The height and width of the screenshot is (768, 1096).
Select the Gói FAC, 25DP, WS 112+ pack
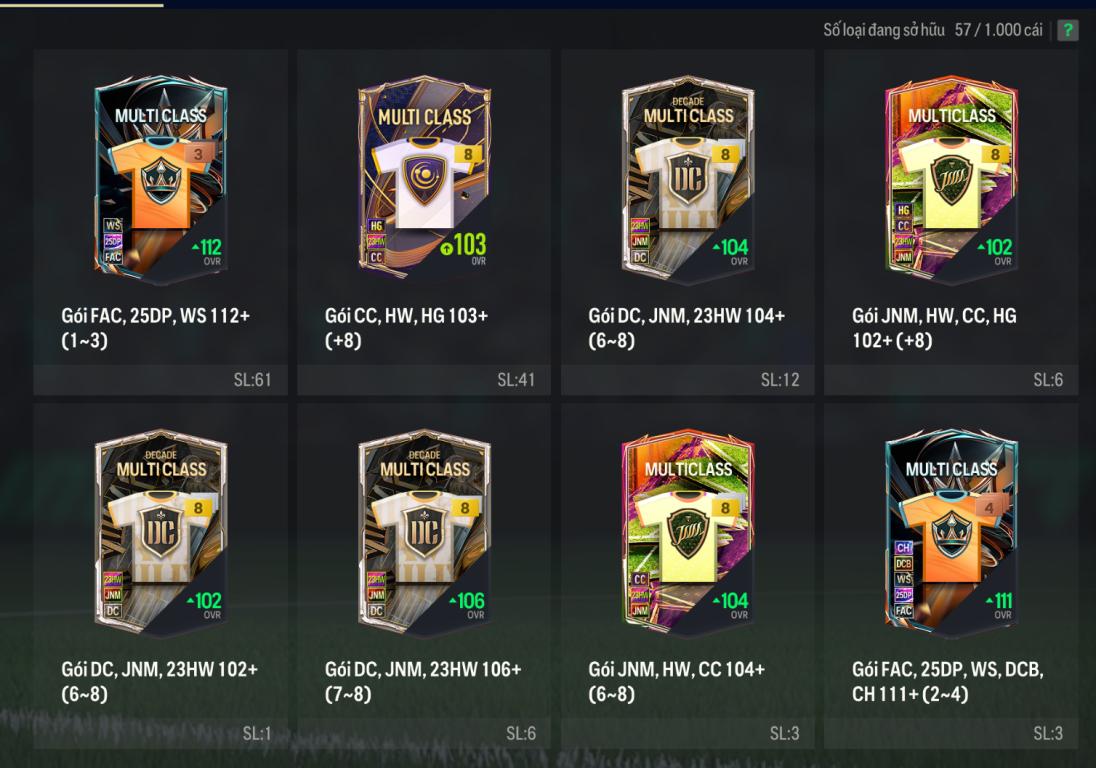(161, 180)
